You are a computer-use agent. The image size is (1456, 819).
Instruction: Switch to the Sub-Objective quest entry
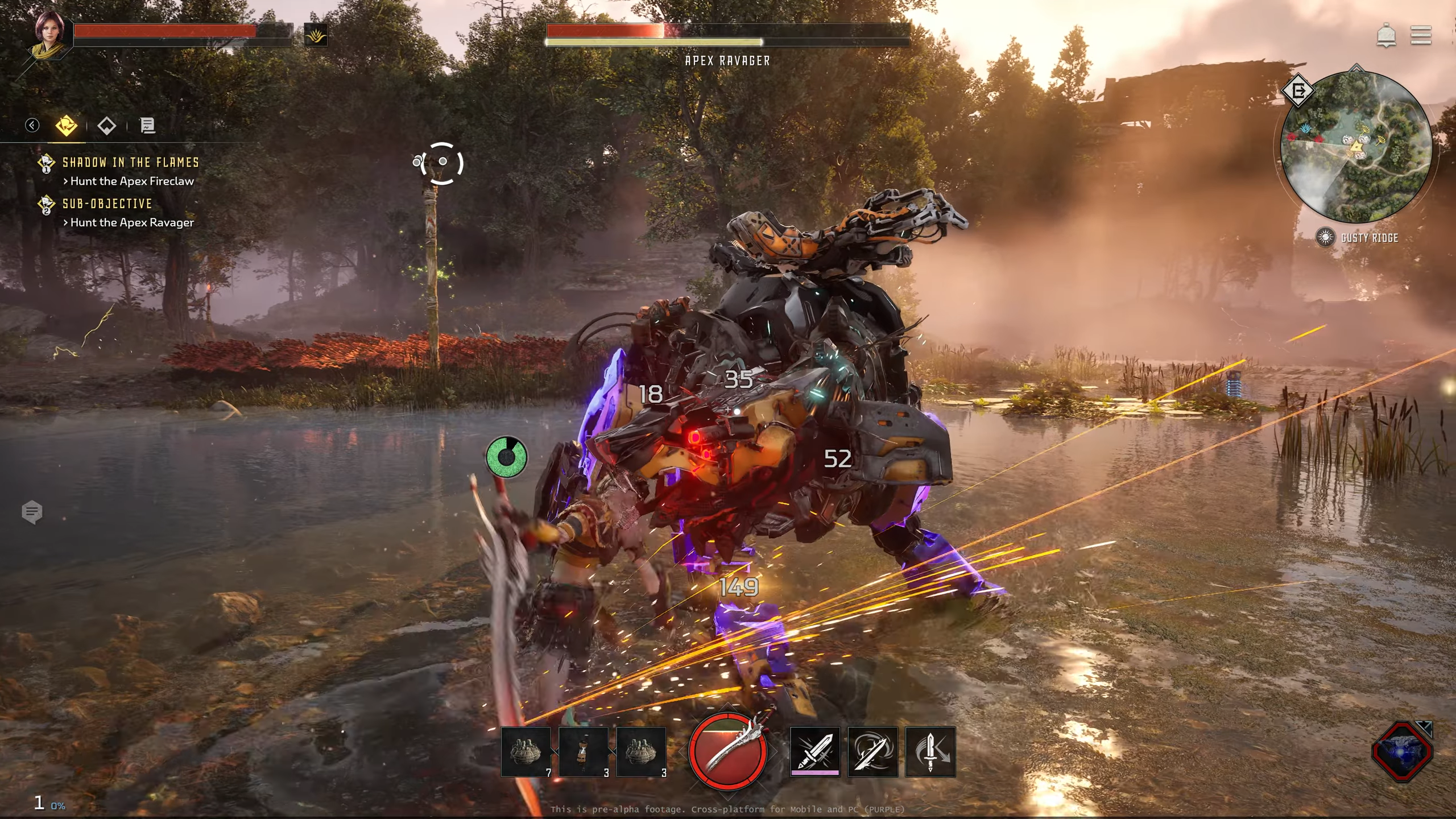coord(107,204)
